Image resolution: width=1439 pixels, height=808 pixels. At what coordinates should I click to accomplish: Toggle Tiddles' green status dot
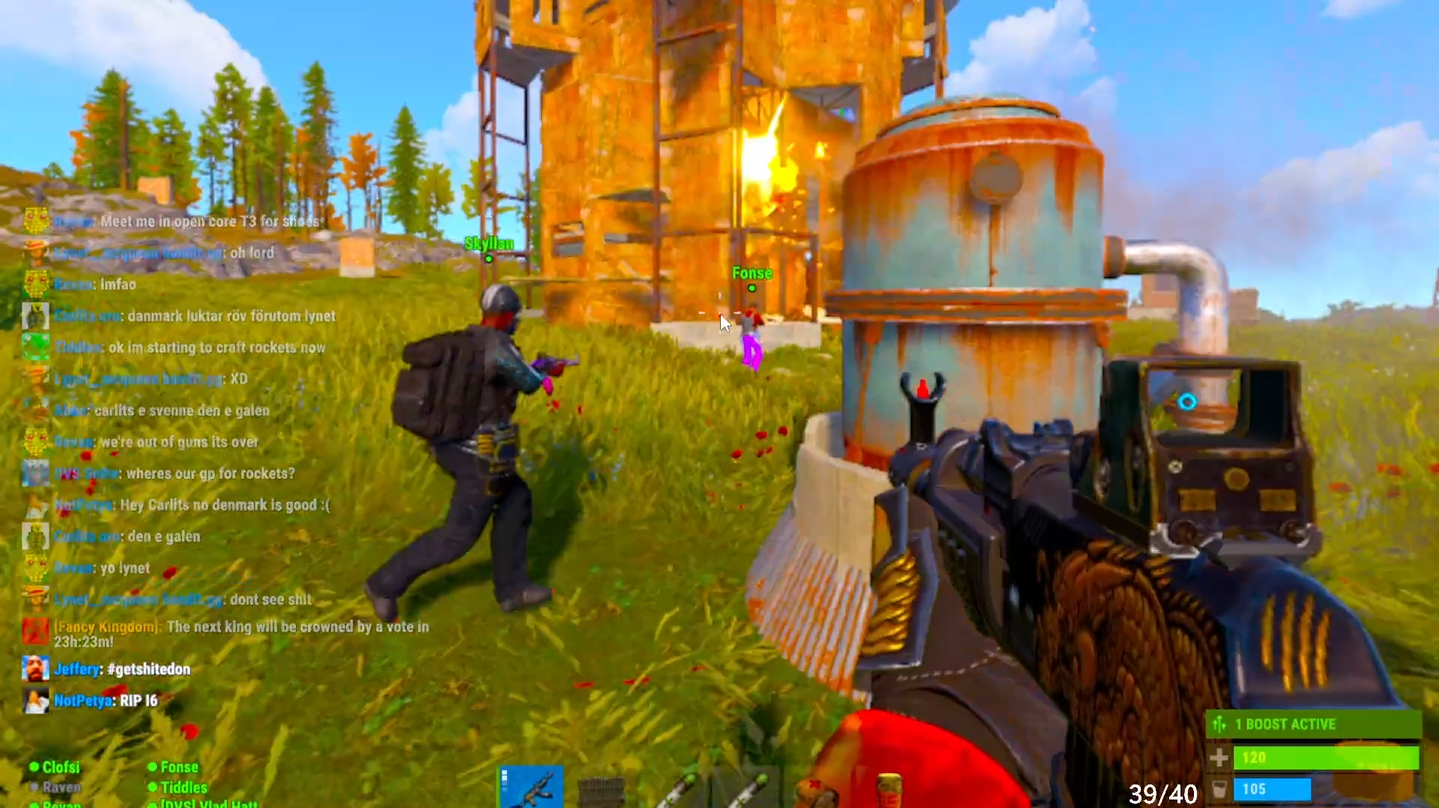click(152, 787)
